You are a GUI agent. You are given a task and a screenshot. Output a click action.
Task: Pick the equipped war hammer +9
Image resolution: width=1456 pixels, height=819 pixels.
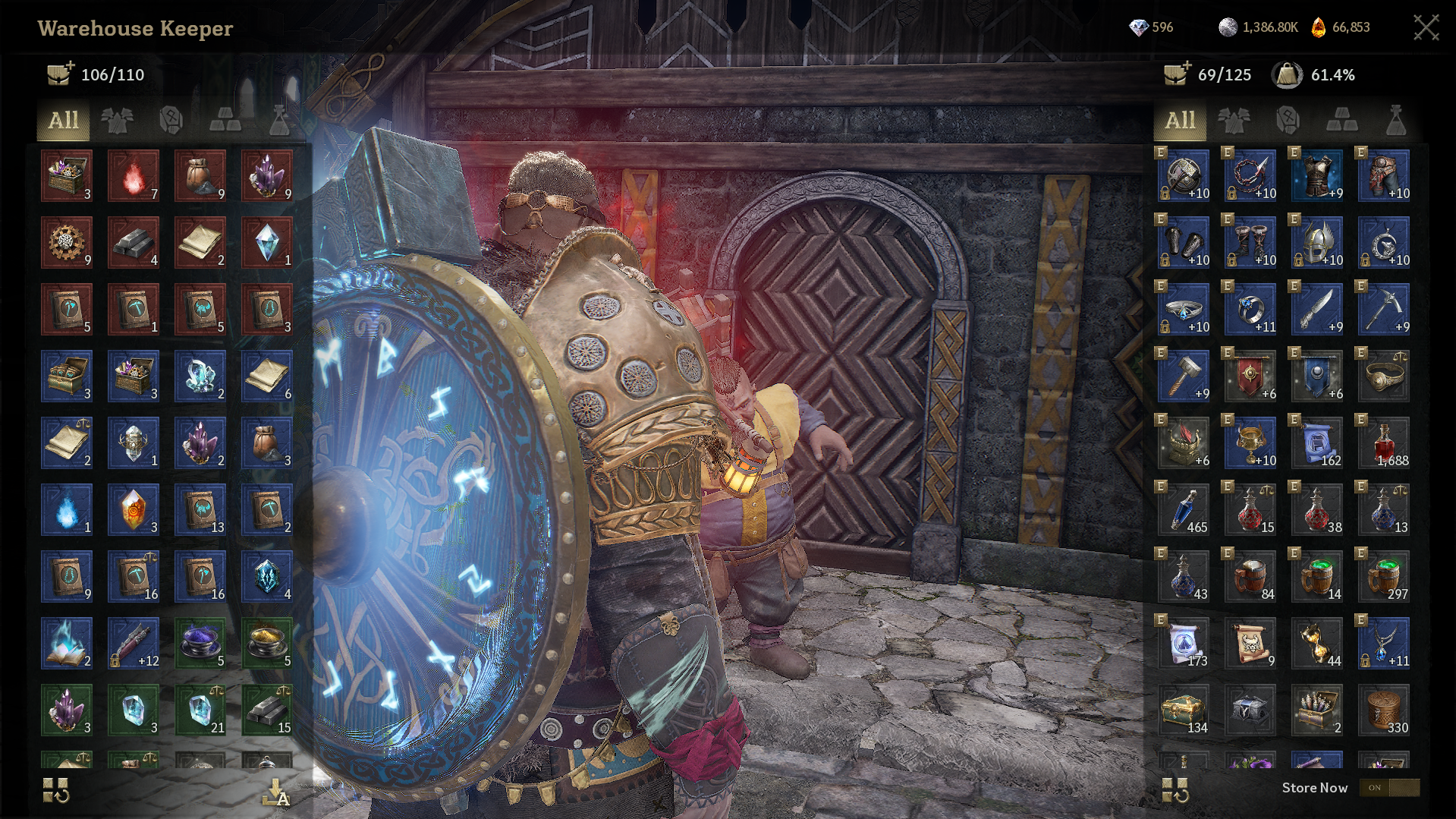1184,376
